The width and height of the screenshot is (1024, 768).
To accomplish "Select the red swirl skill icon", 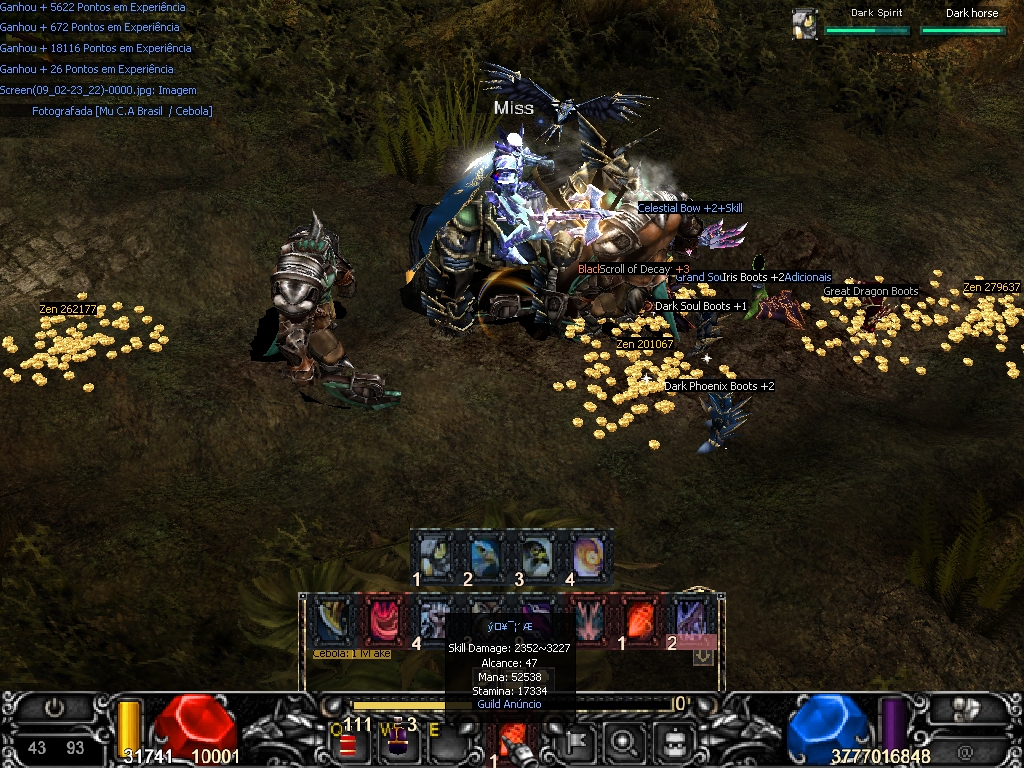I will [384, 620].
